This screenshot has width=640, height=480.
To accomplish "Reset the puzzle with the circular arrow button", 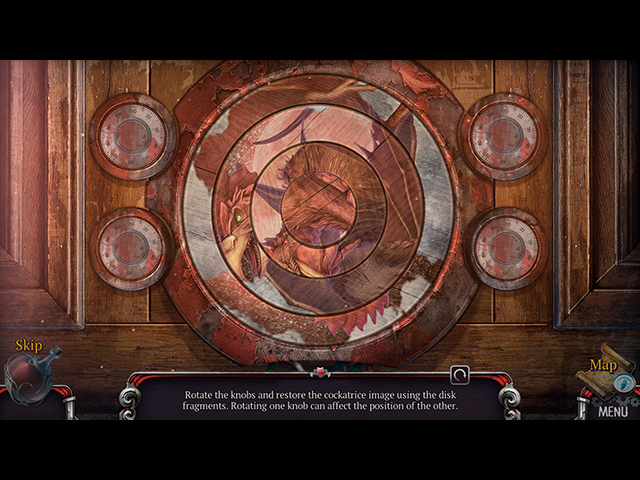I will tap(460, 375).
